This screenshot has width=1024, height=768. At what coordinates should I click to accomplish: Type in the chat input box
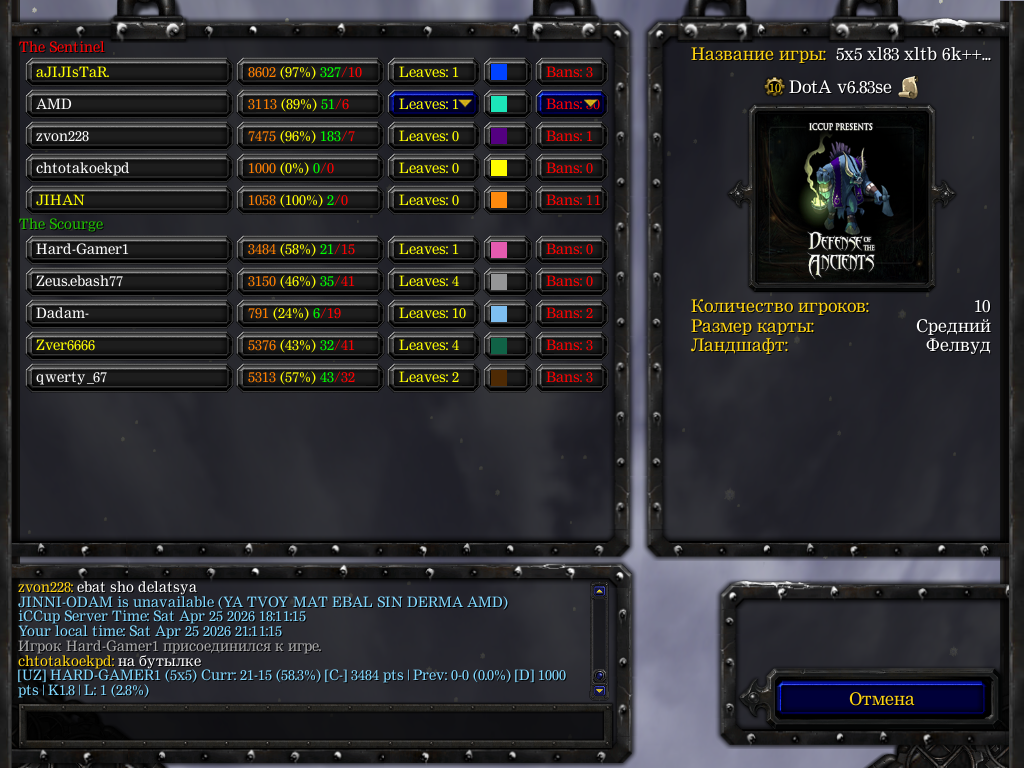pyautogui.click(x=313, y=724)
